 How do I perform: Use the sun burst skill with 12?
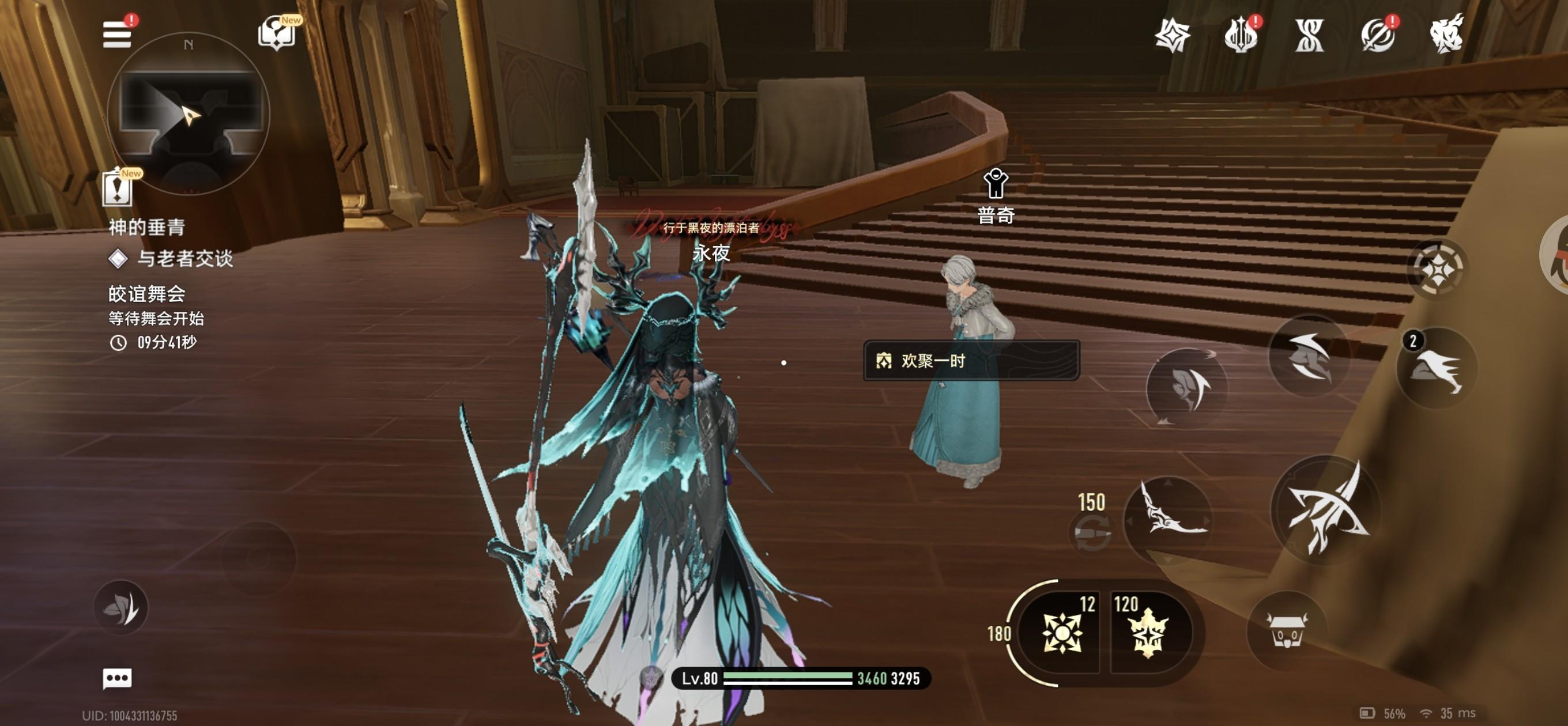1063,633
